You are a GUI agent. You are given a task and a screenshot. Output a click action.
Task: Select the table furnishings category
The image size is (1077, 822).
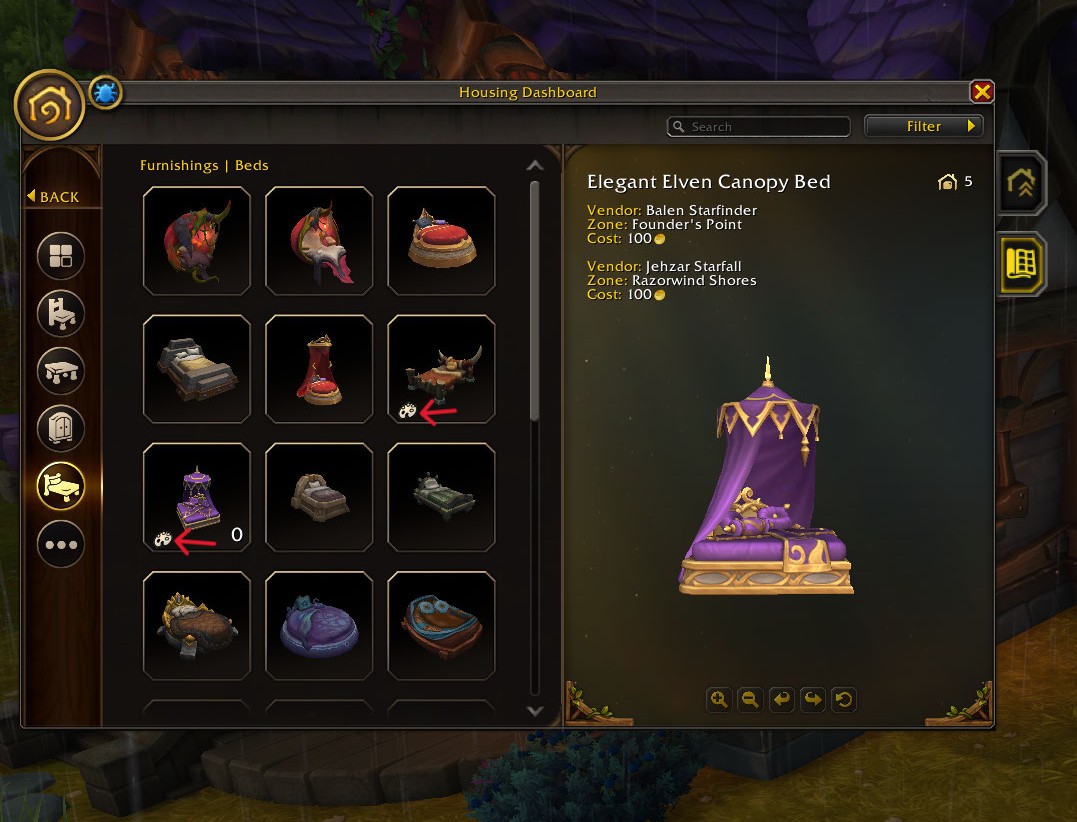tap(61, 371)
